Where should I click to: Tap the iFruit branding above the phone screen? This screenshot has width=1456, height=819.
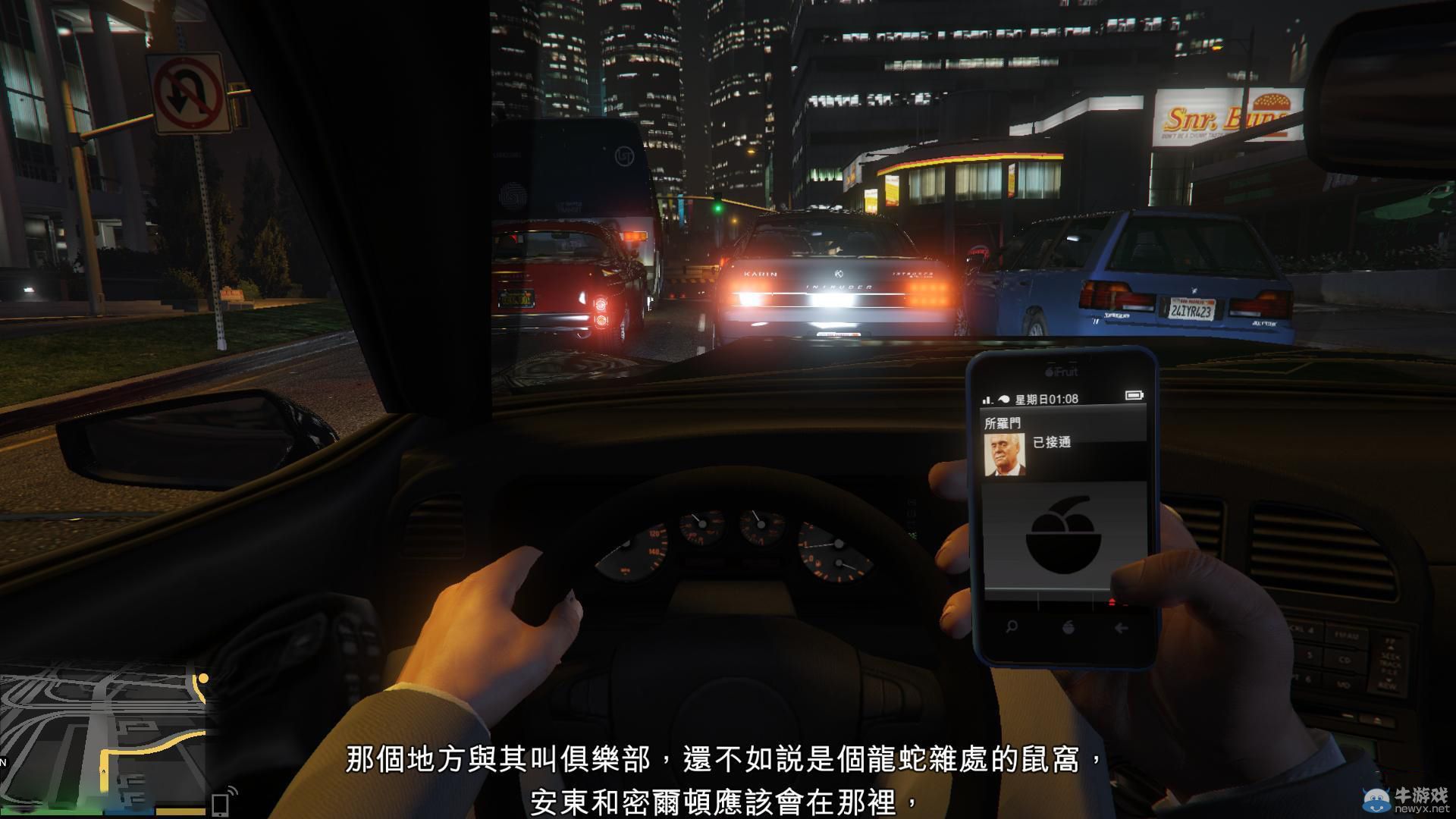click(x=1062, y=371)
